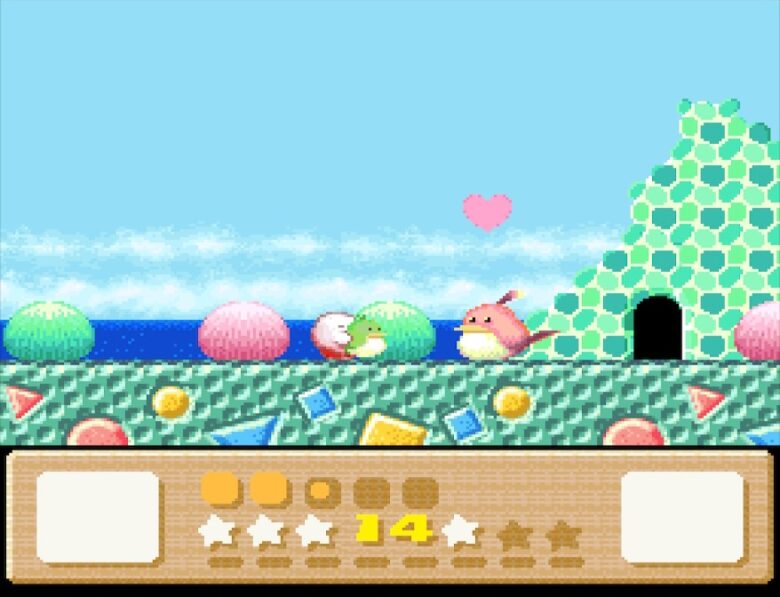Select the empty box beside the dim stars
This screenshot has width=780, height=597.
click(x=682, y=517)
